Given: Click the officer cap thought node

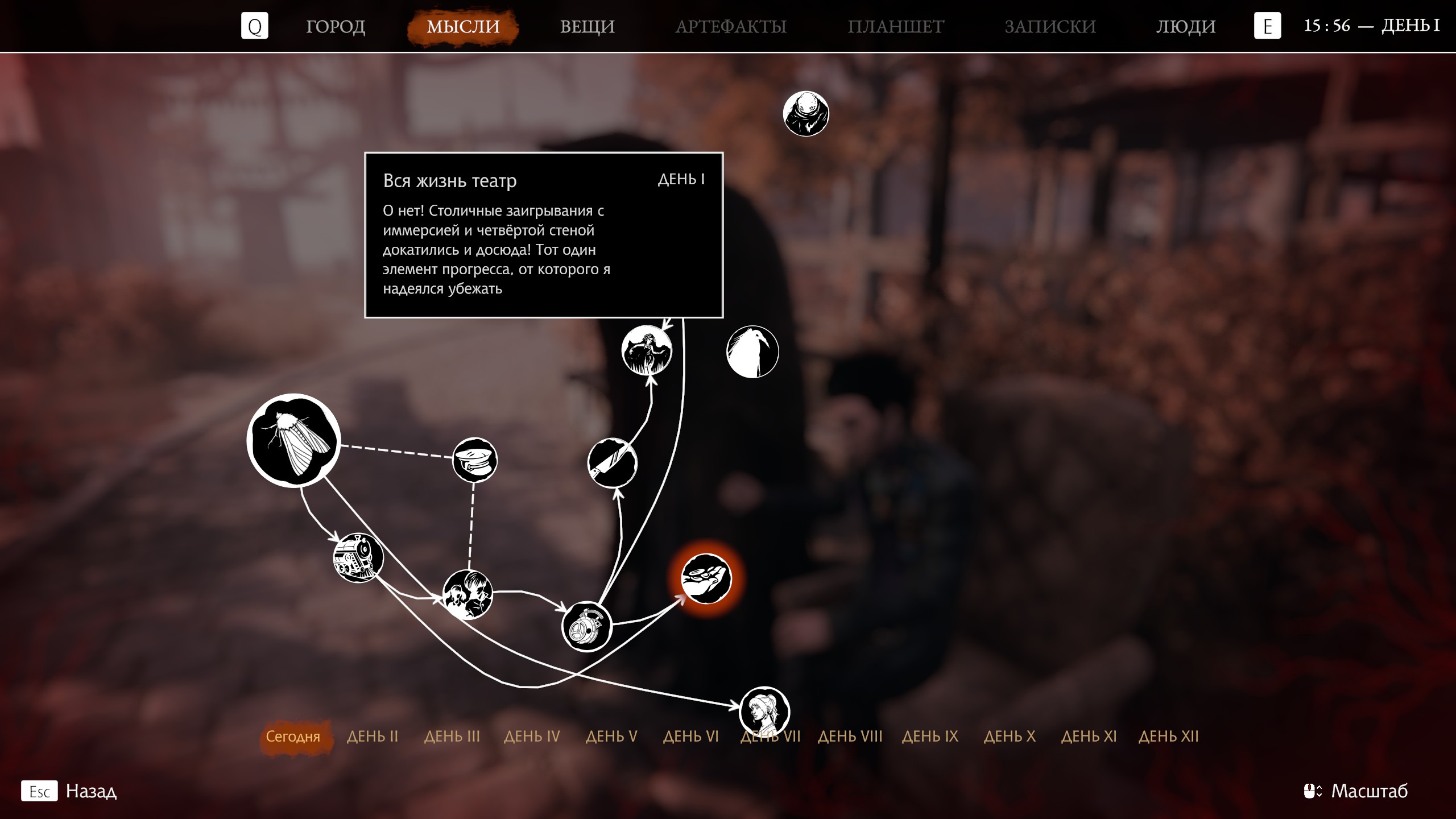Looking at the screenshot, I should tap(474, 460).
